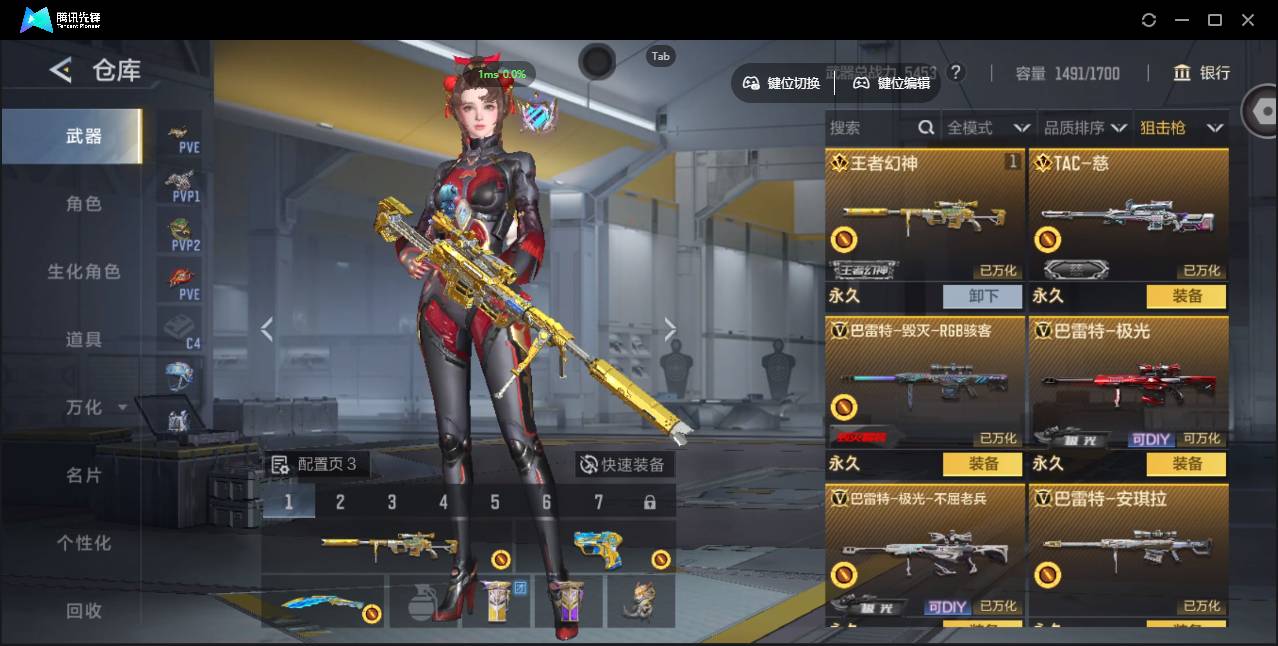This screenshot has height=646, width=1278.
Task: Open the 名片 name card tab
Action: 84,475
